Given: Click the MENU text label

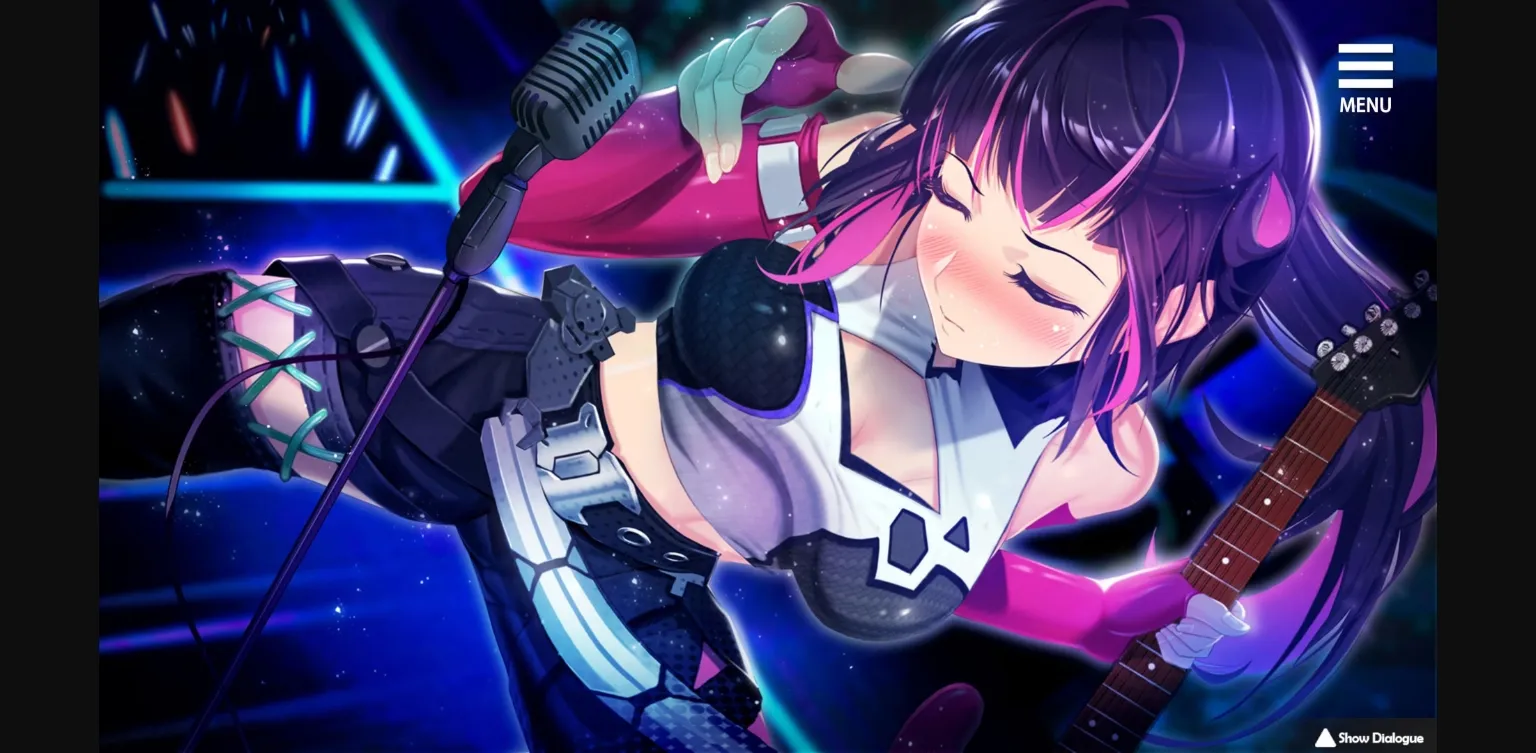Looking at the screenshot, I should 1366,104.
